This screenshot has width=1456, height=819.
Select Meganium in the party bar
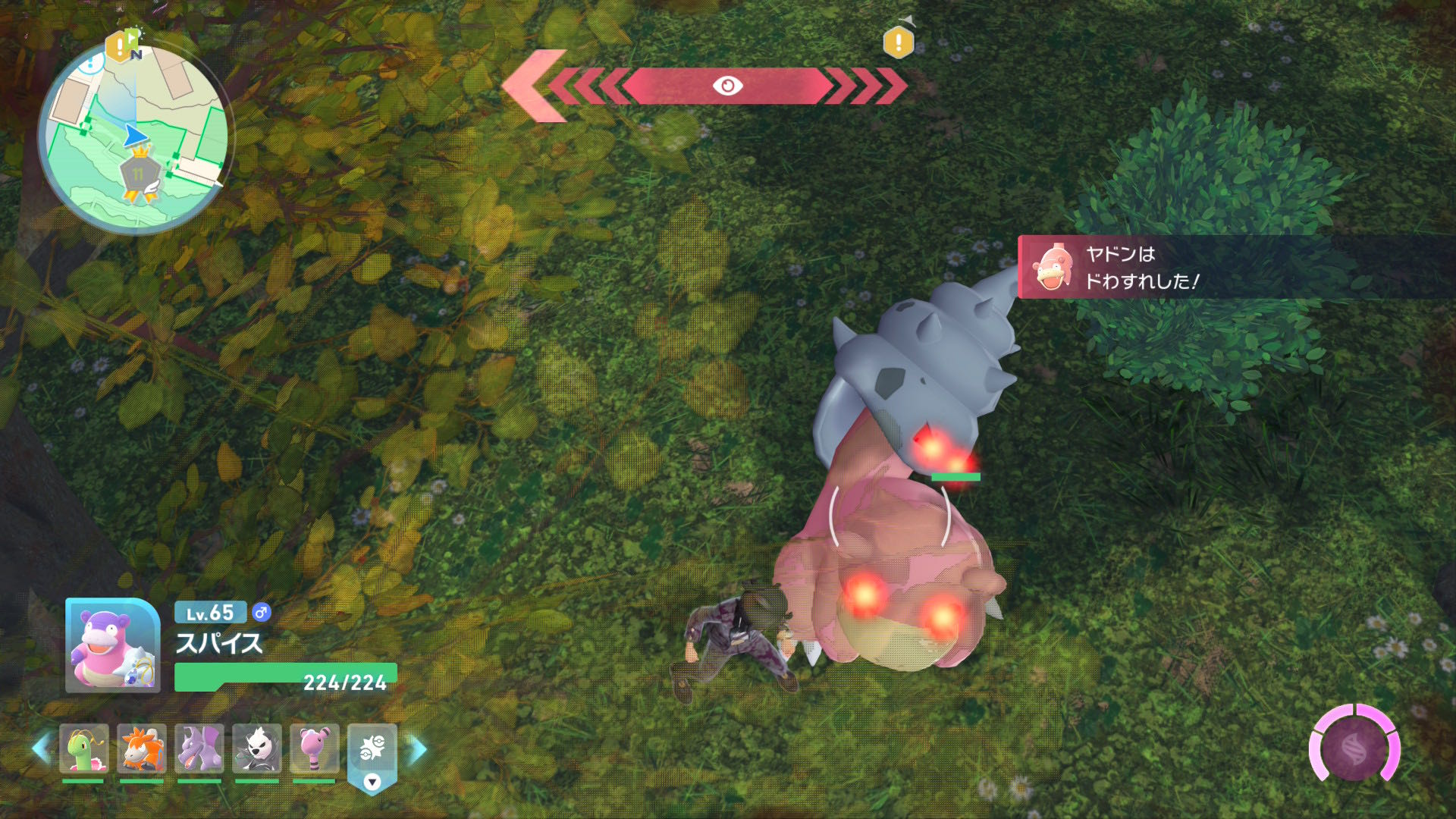83,748
